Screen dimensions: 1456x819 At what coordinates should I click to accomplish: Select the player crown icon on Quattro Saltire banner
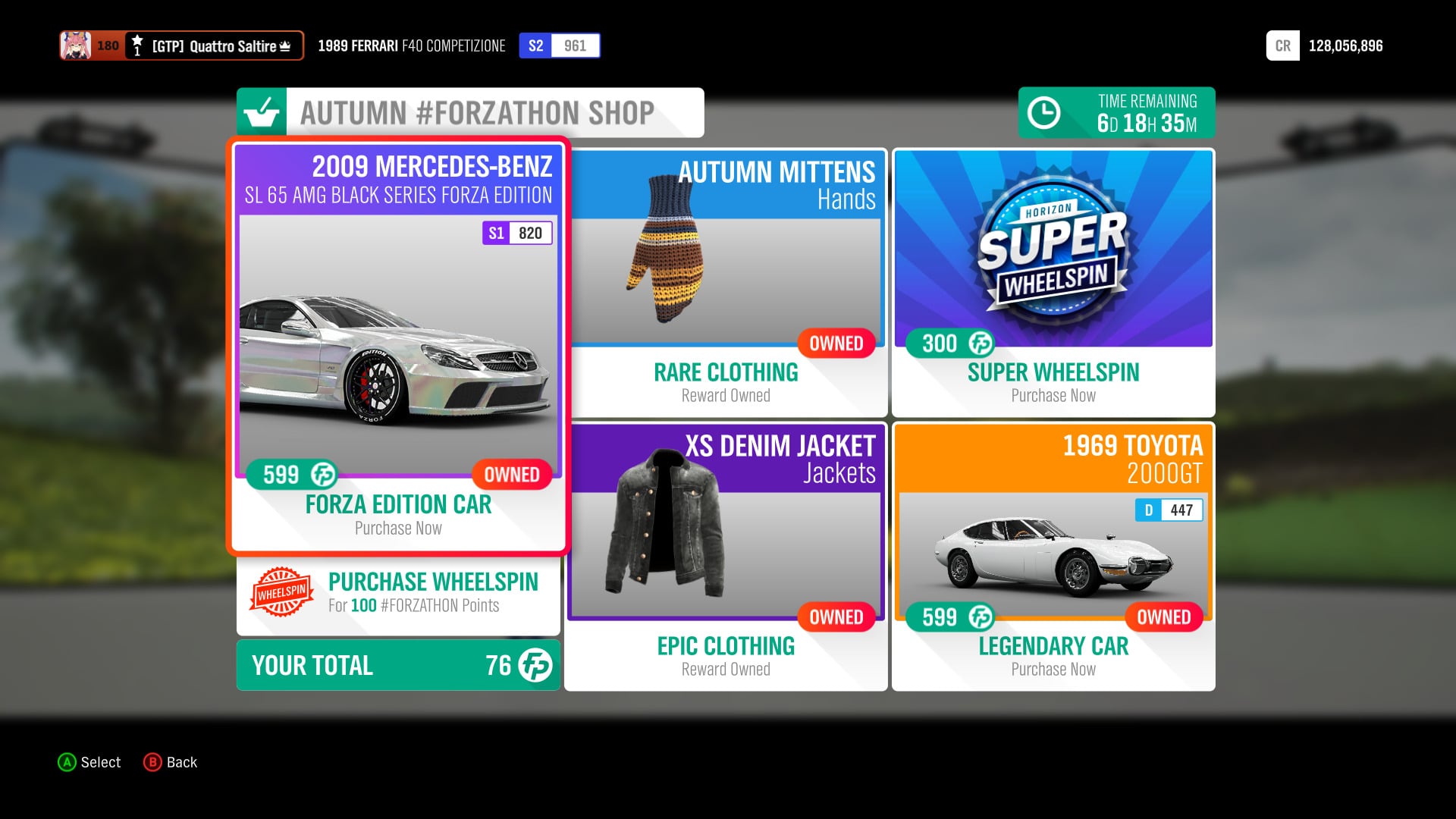click(x=284, y=45)
